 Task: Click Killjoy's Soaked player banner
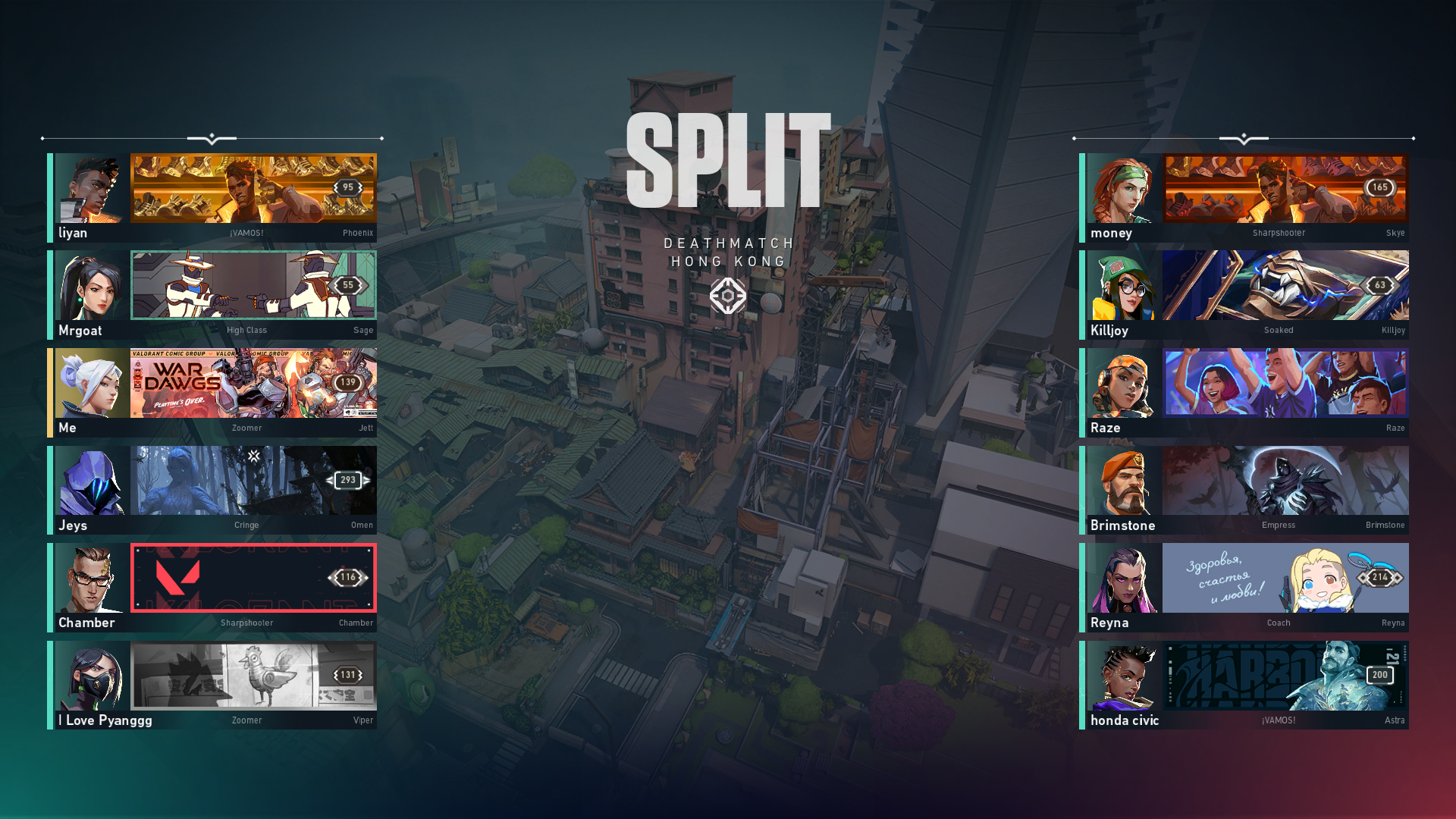pos(1285,285)
